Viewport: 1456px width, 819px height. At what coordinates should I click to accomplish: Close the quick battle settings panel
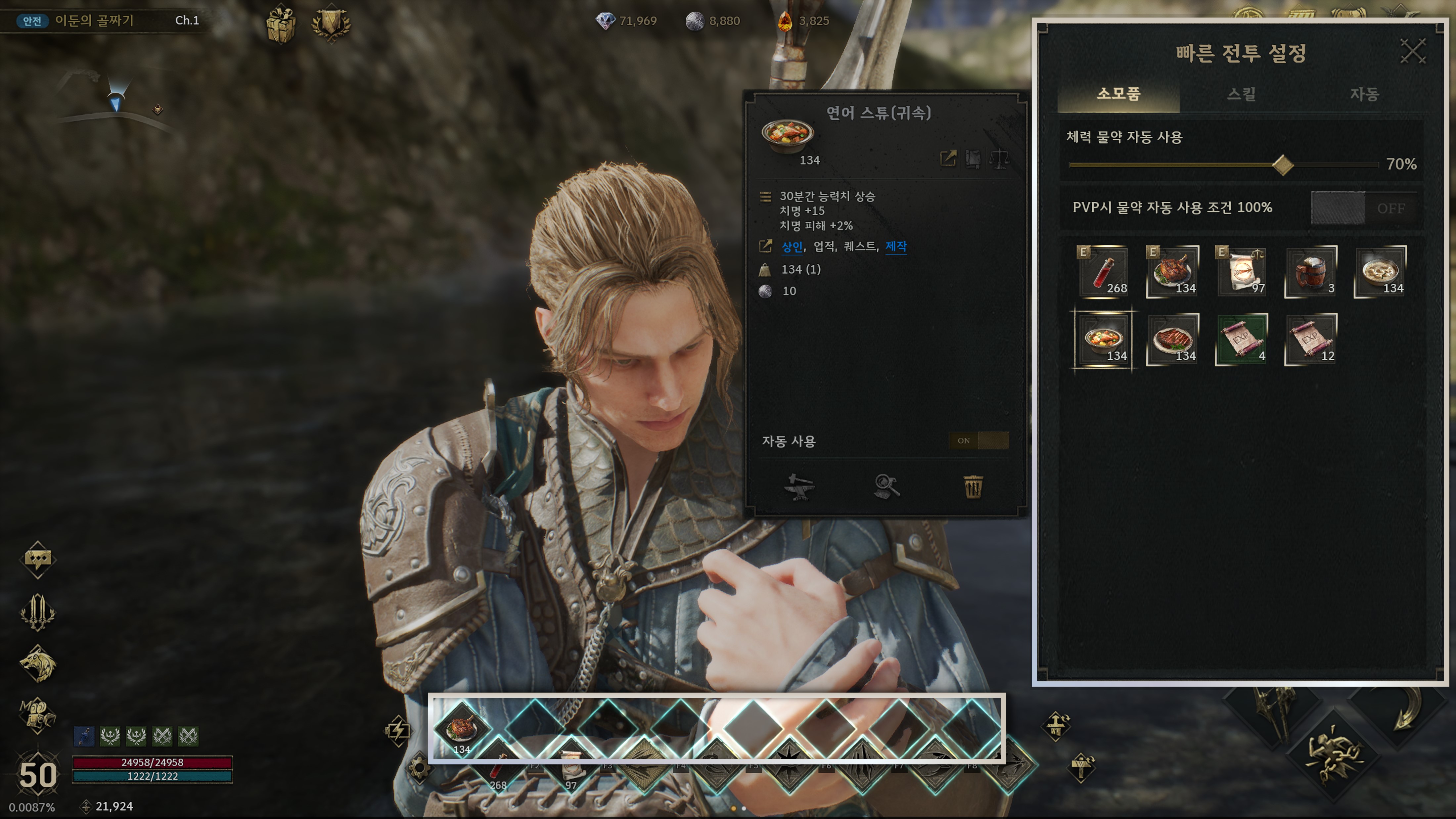click(x=1412, y=51)
